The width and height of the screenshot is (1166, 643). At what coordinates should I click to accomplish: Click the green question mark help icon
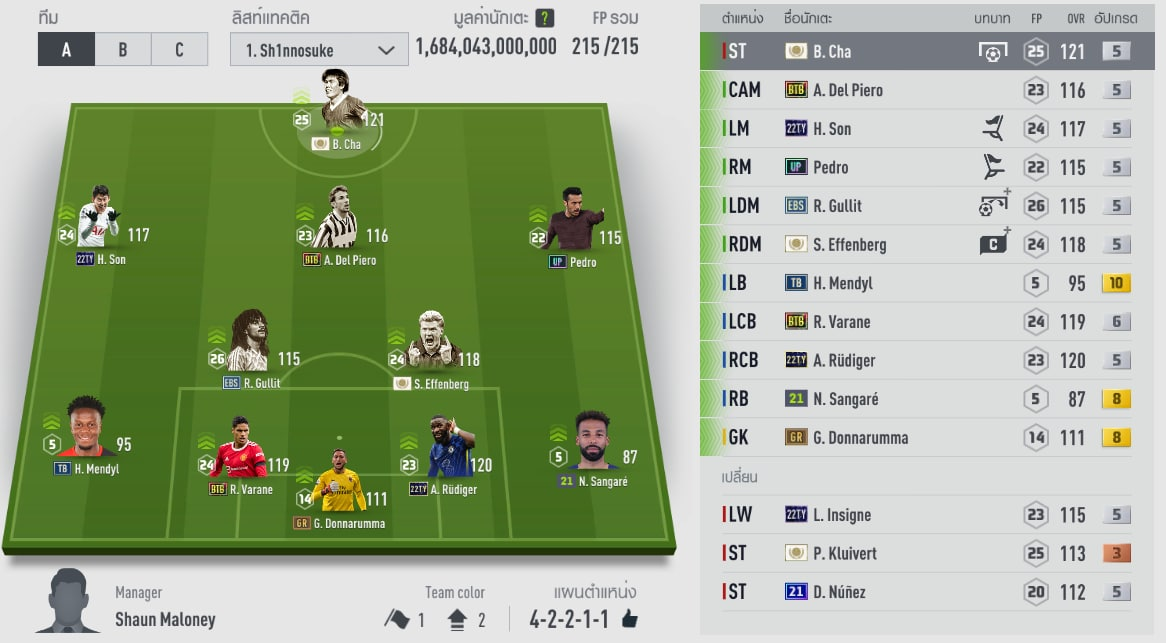click(544, 18)
